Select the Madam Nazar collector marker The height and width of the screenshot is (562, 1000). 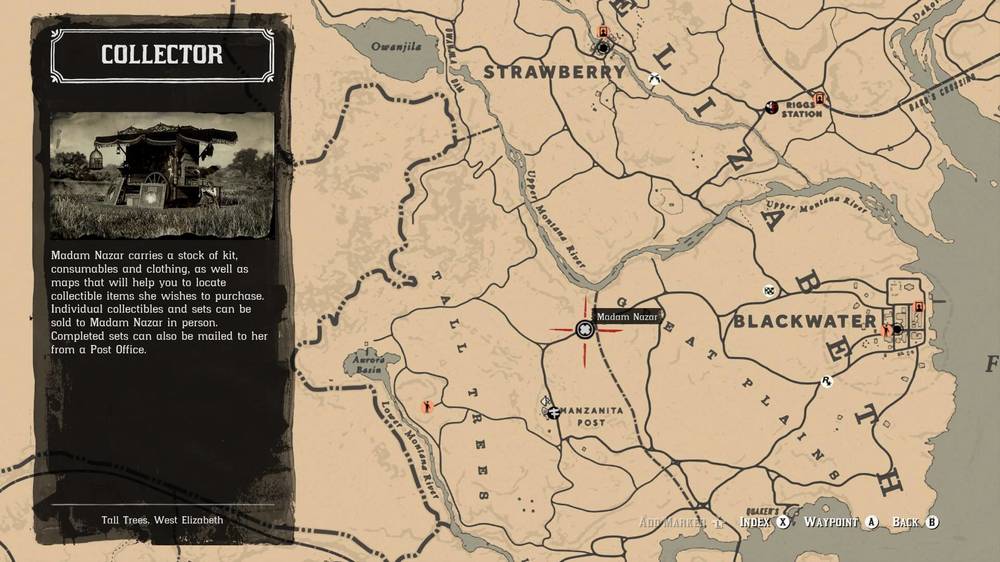click(585, 330)
